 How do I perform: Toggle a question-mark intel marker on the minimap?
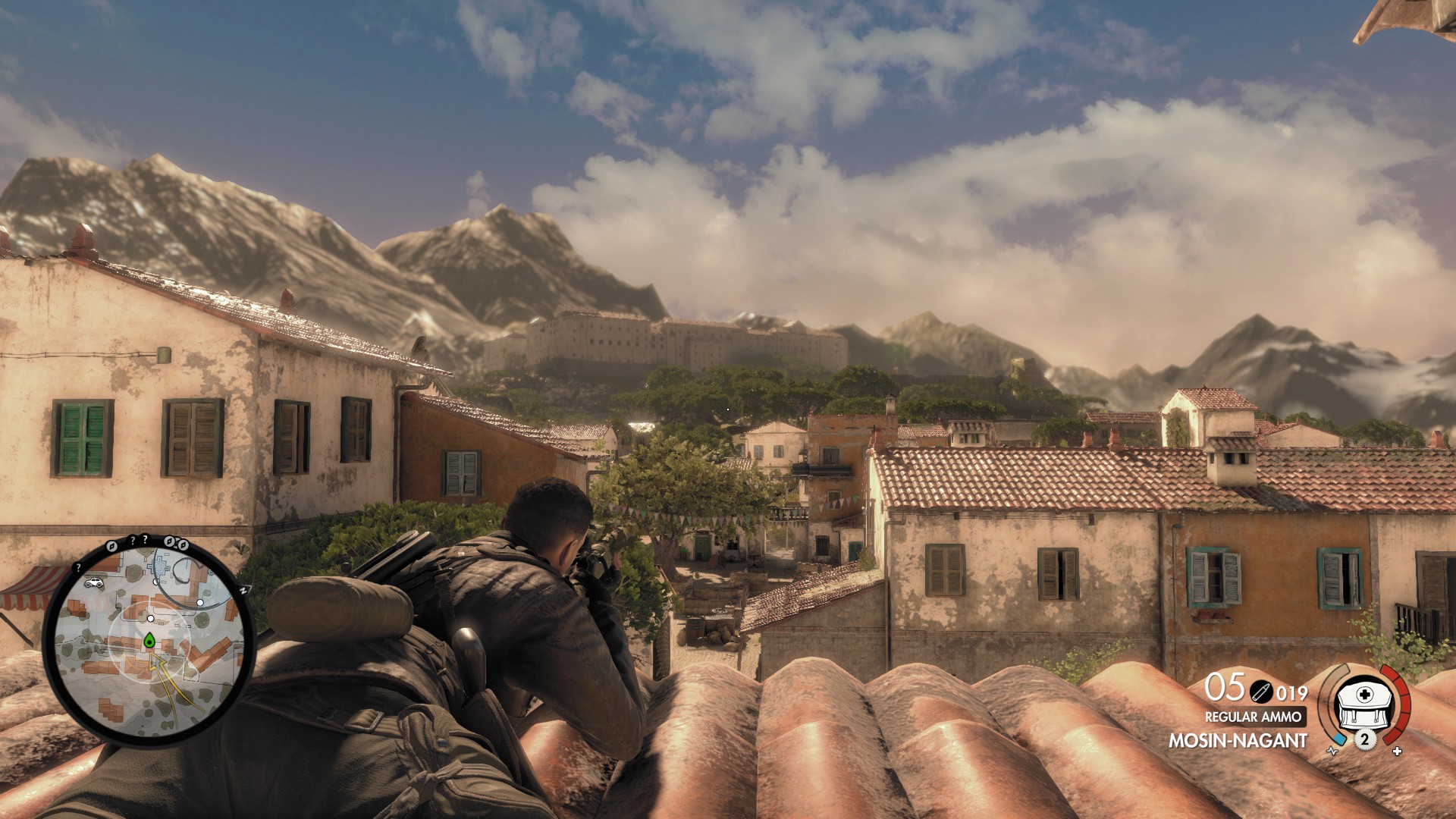(133, 539)
